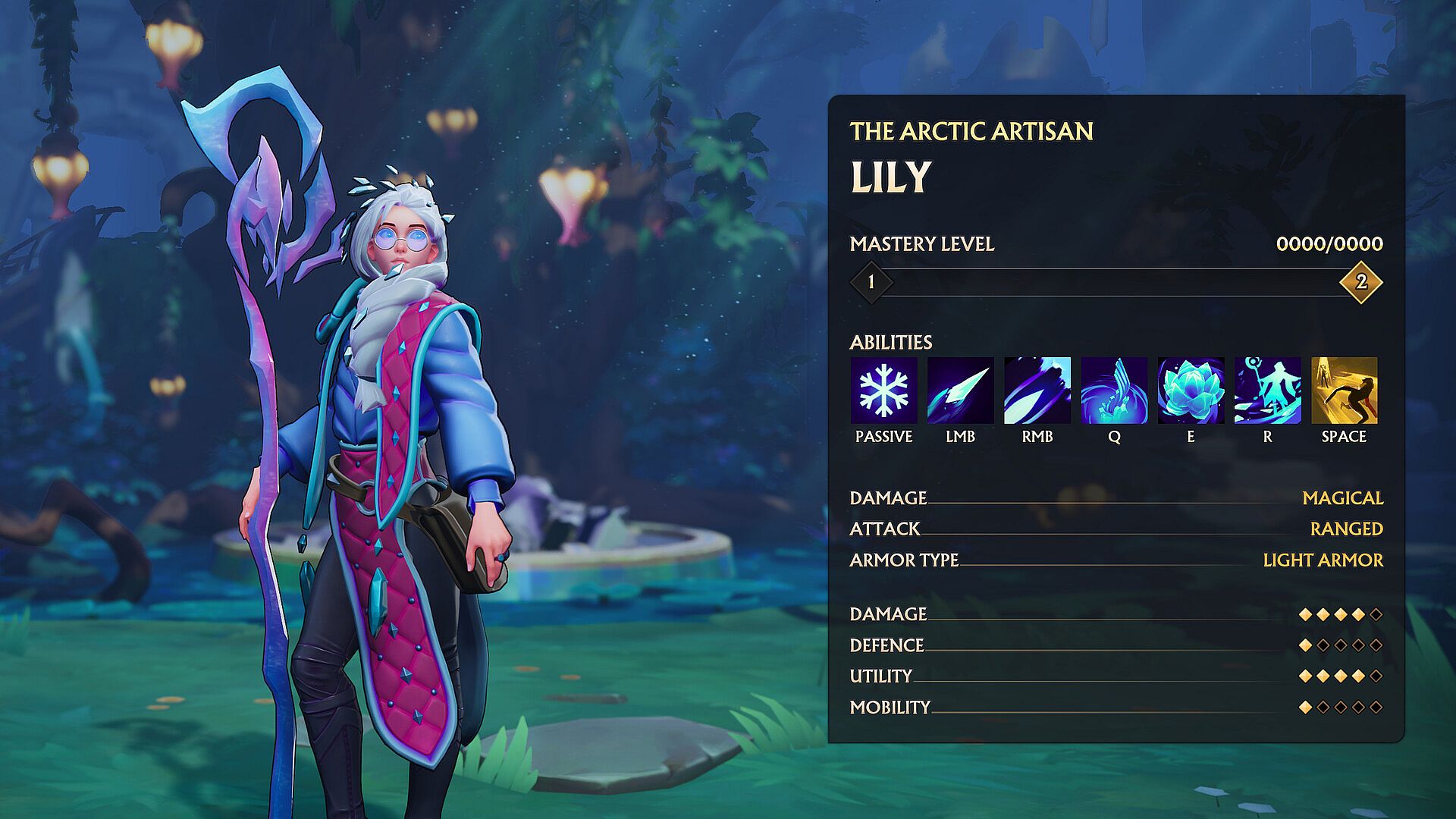Choose the E ice lotus ability

(1191, 391)
